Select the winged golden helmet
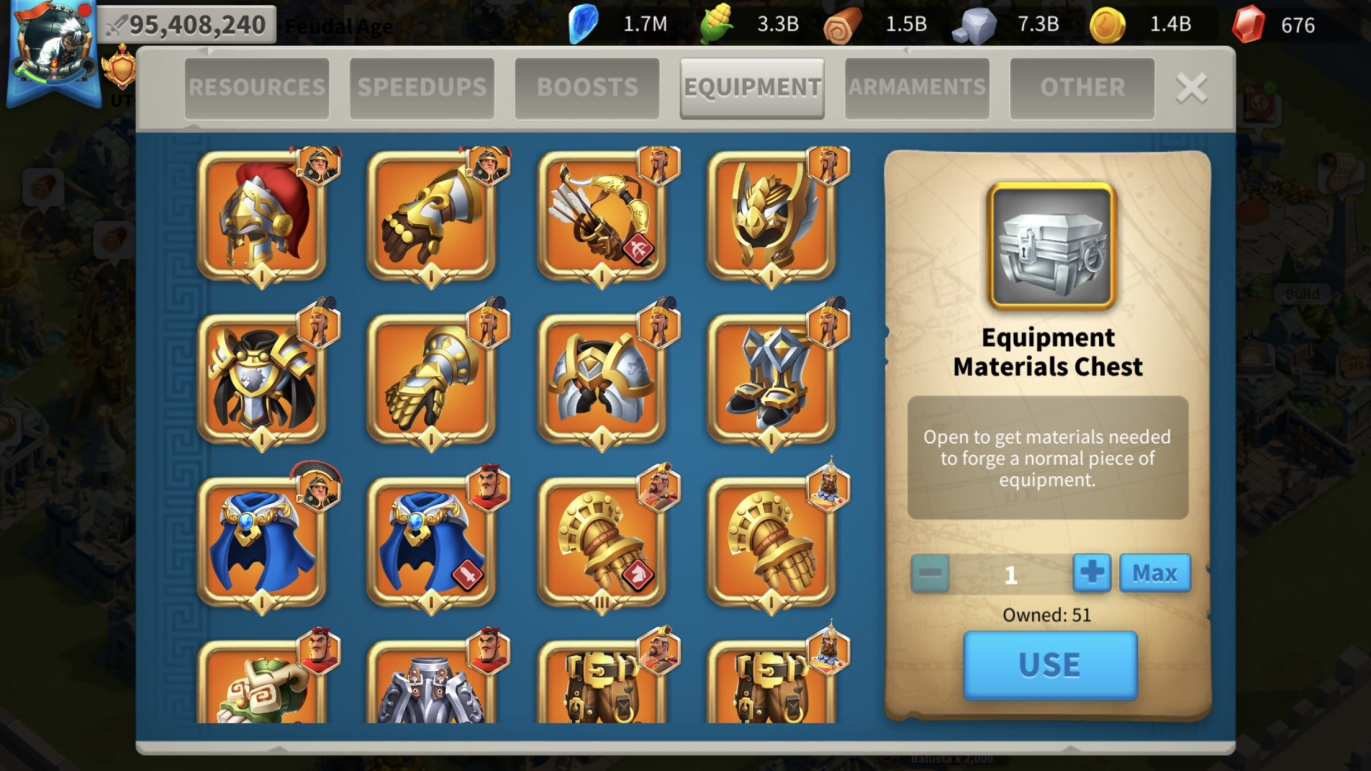This screenshot has height=771, width=1371. tap(772, 216)
